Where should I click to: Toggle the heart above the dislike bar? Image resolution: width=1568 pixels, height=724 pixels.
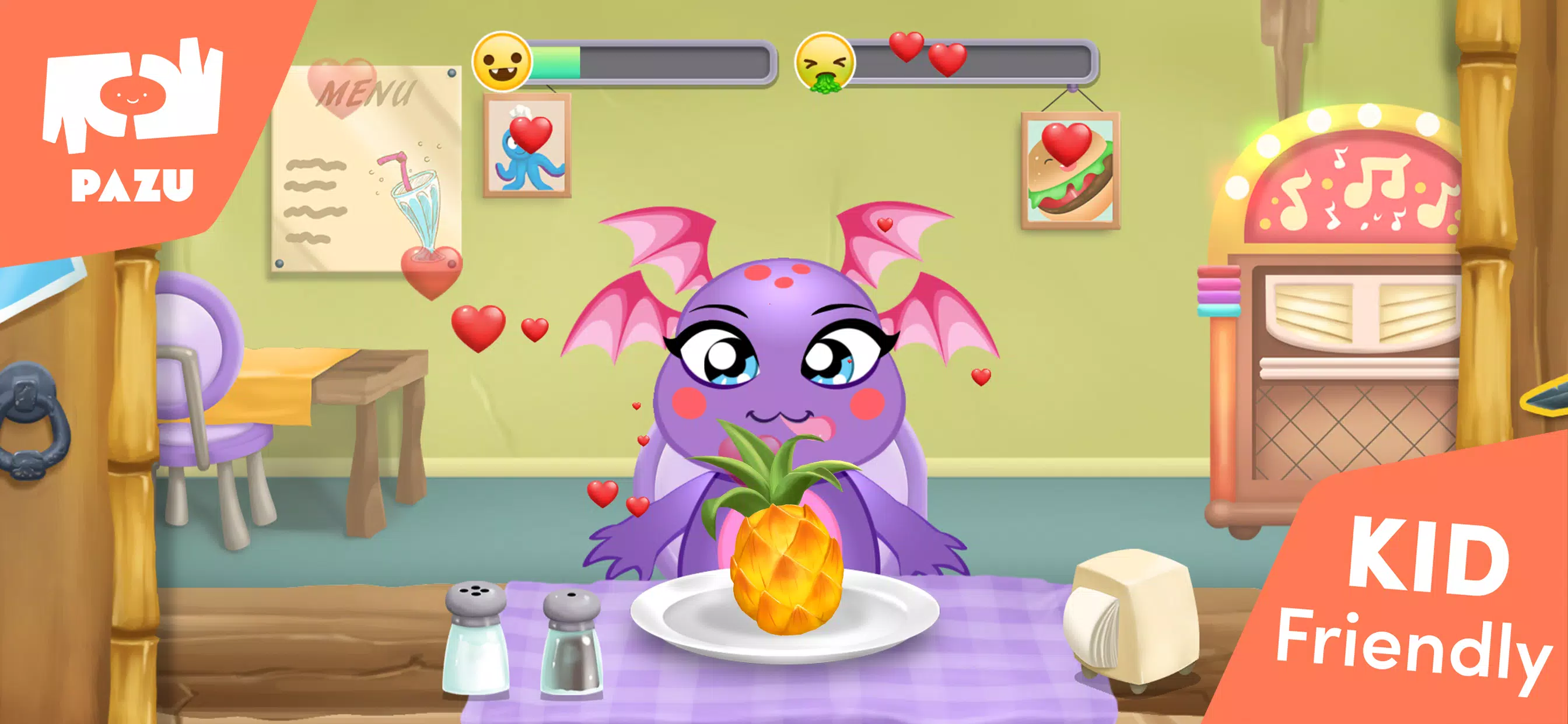click(x=907, y=48)
